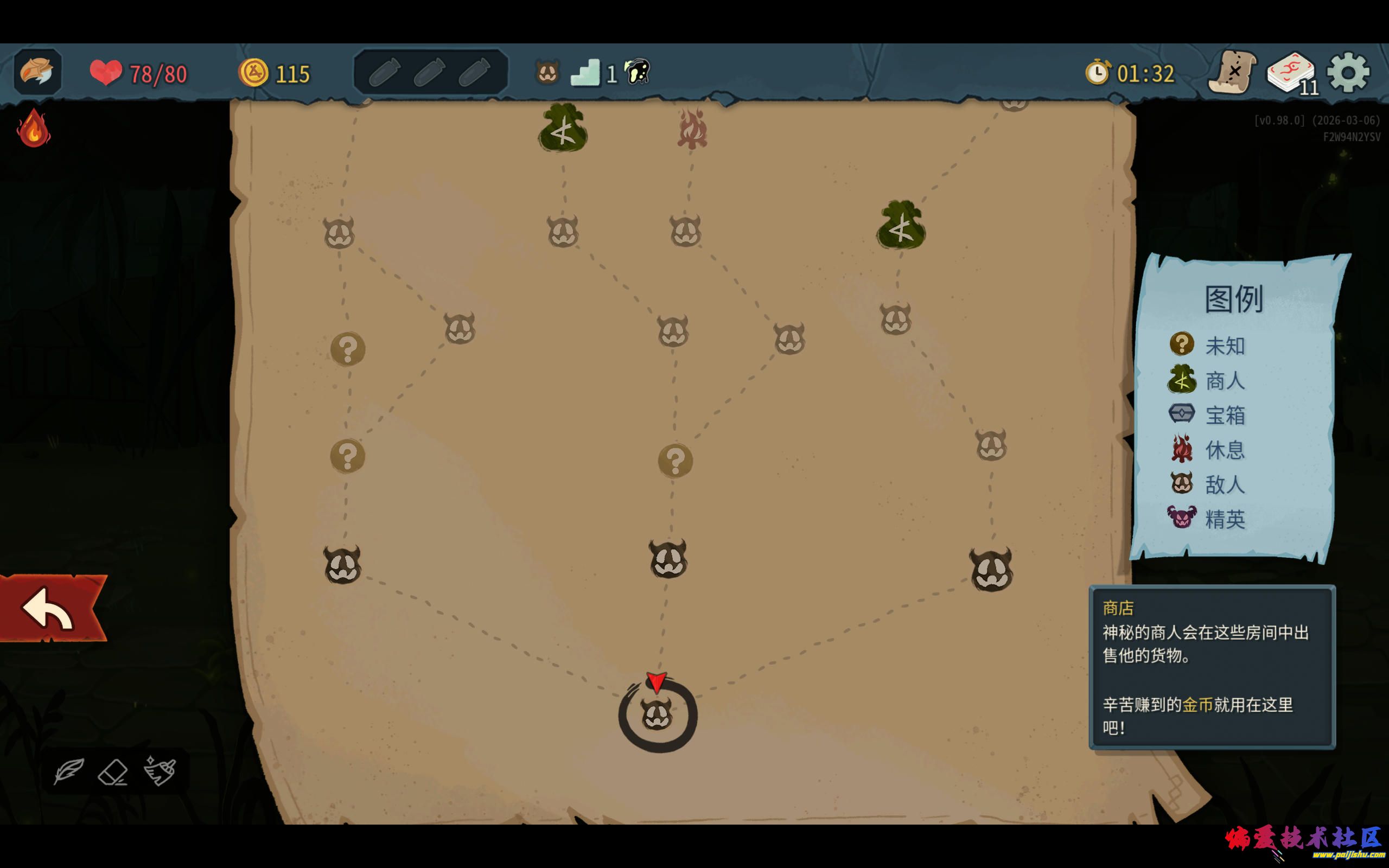The image size is (1389, 868).
Task: Click the circled current enemy node
Action: click(x=657, y=716)
